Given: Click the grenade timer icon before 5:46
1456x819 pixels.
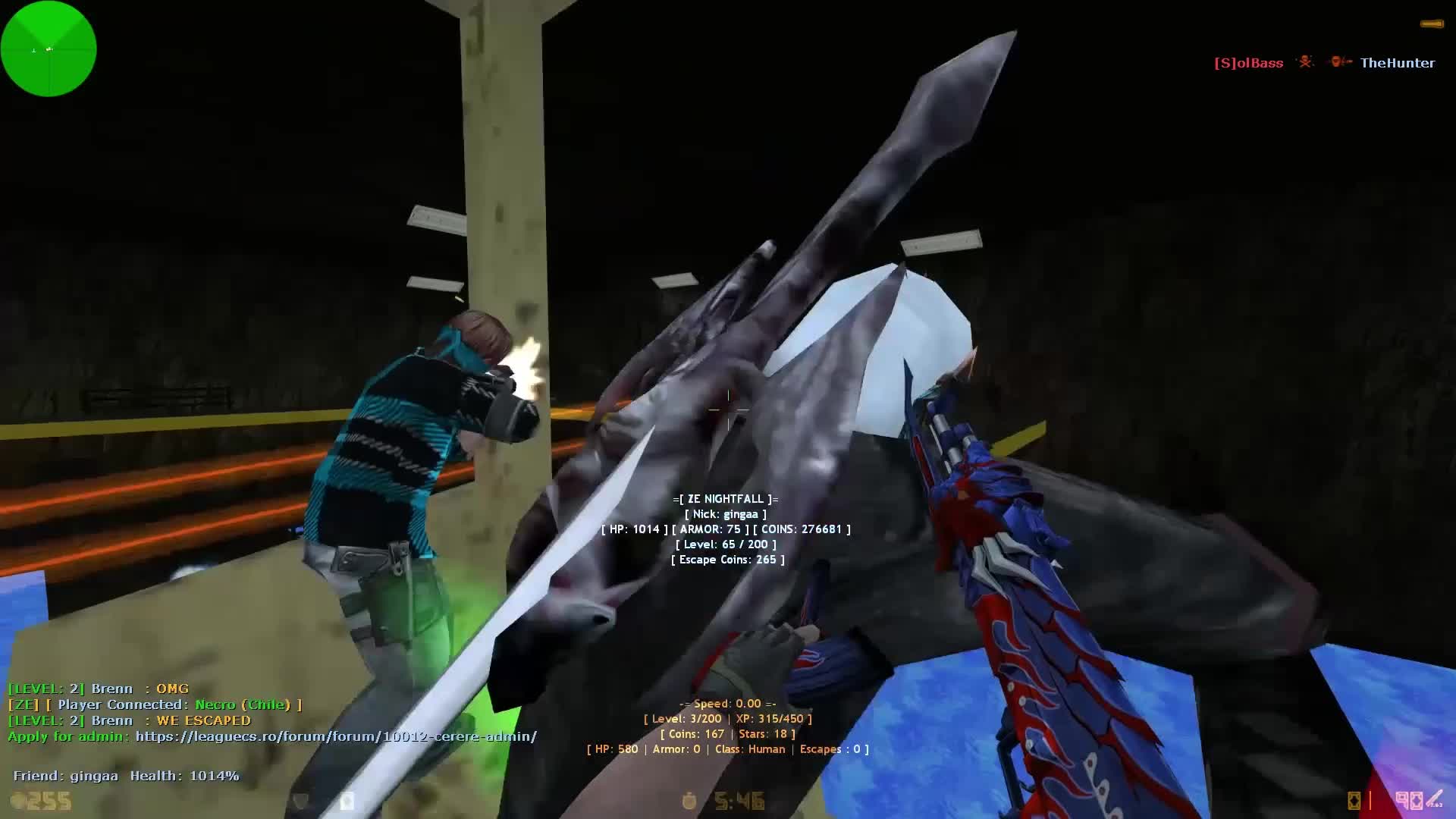Looking at the screenshot, I should click(x=689, y=800).
